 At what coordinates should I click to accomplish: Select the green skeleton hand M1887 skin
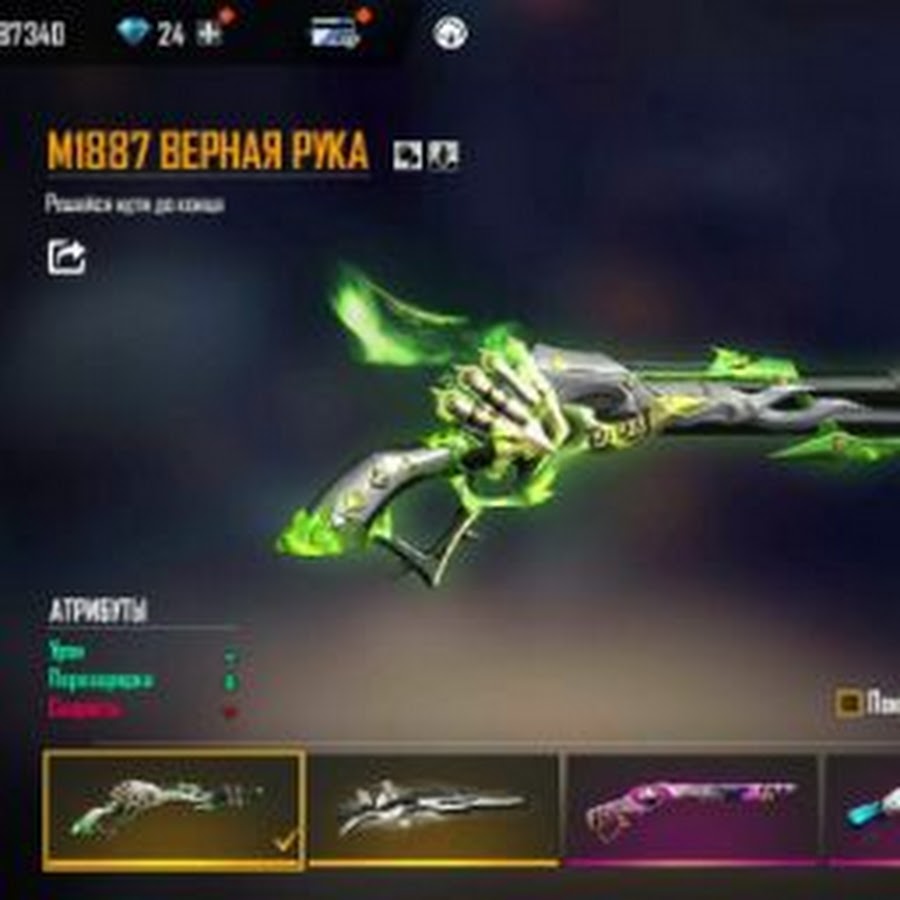pos(174,809)
